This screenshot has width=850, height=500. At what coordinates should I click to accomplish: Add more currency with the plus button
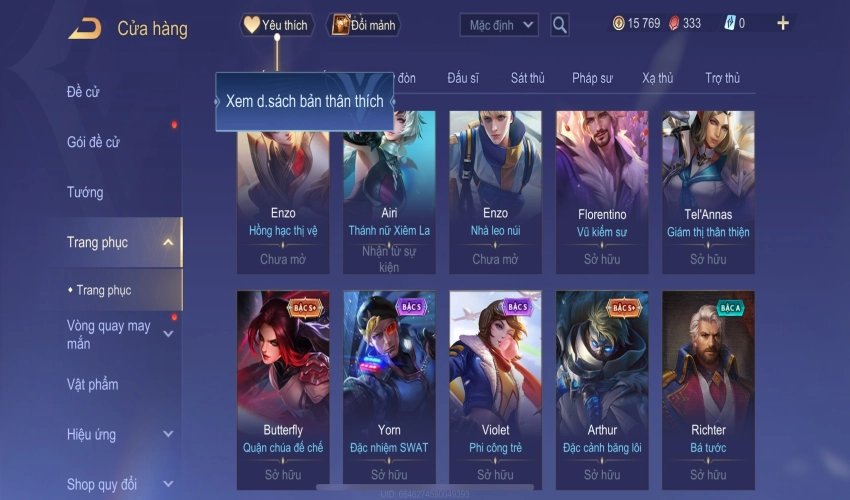(x=782, y=24)
